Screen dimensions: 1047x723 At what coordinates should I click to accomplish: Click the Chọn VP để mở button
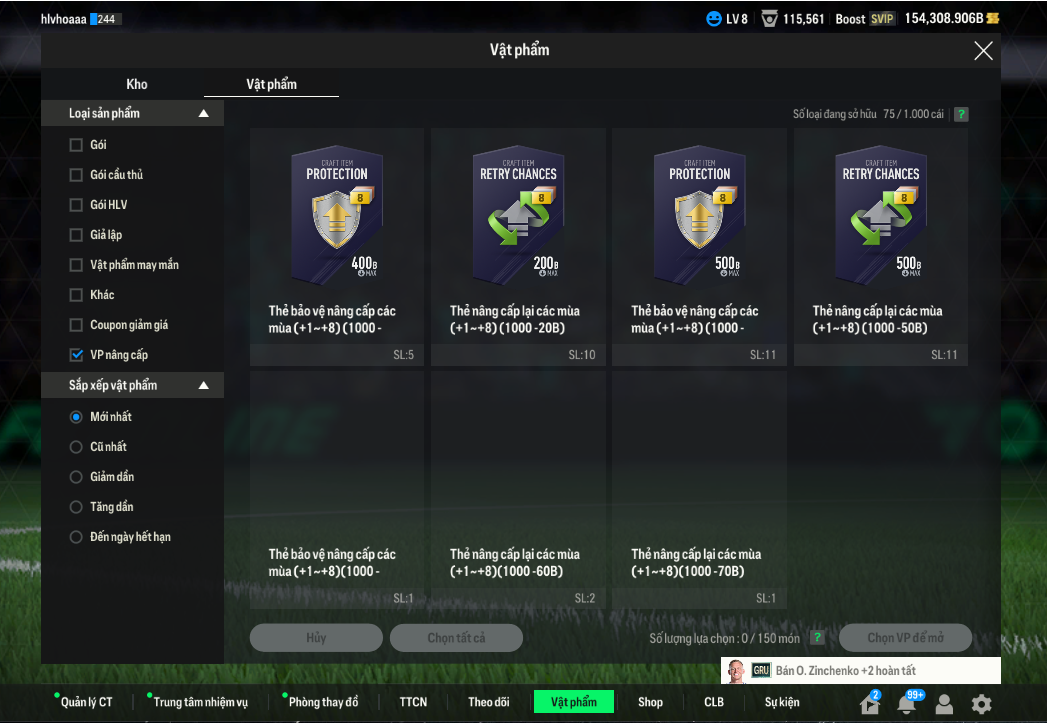905,638
